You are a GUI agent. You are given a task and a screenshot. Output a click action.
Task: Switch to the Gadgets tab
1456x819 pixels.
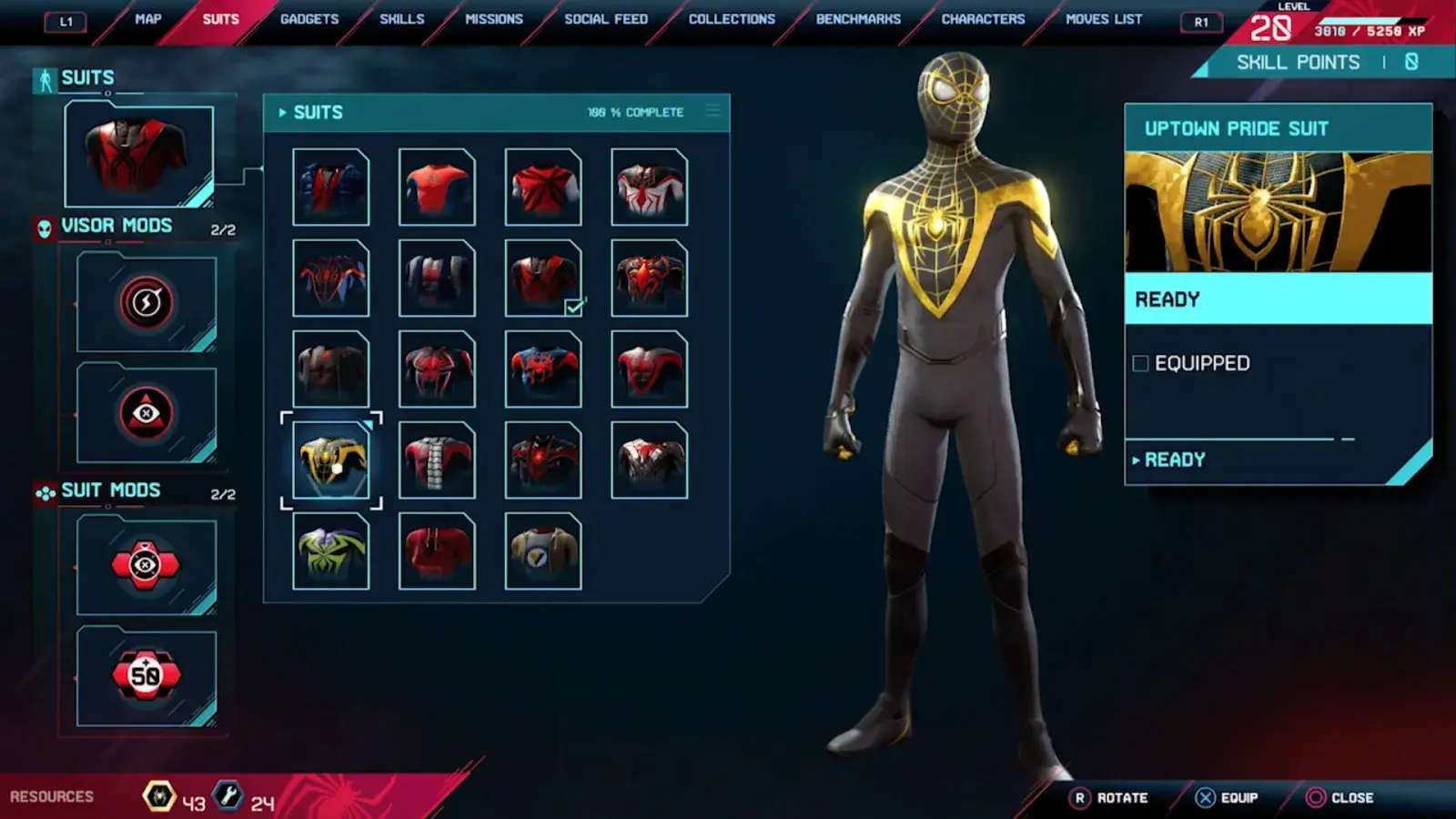(309, 19)
